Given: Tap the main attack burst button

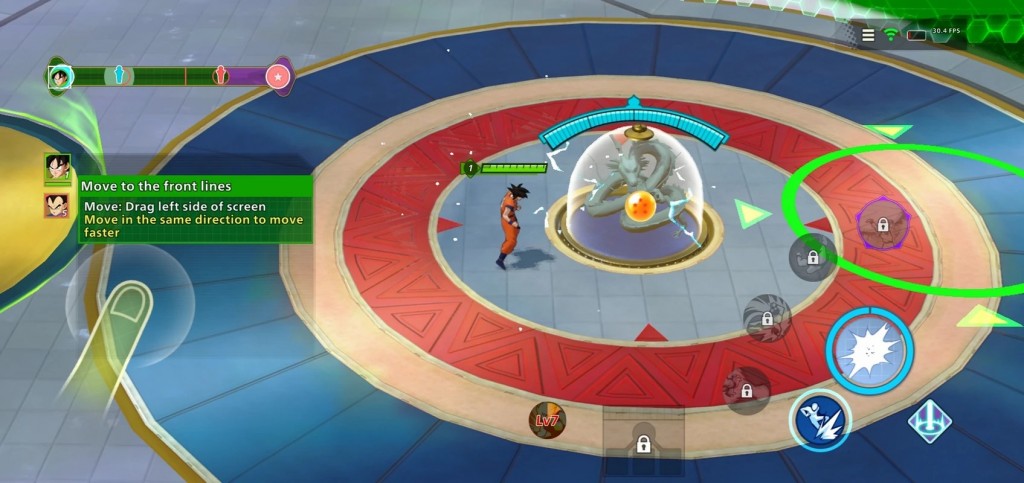Looking at the screenshot, I should coord(869,350).
